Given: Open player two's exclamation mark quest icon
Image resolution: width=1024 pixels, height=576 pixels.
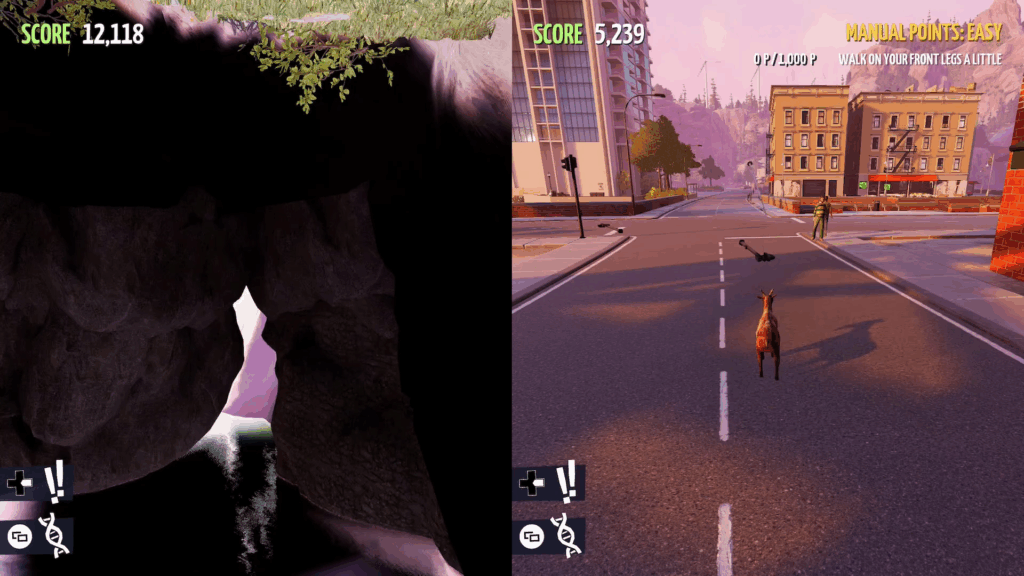Looking at the screenshot, I should click(x=566, y=481).
